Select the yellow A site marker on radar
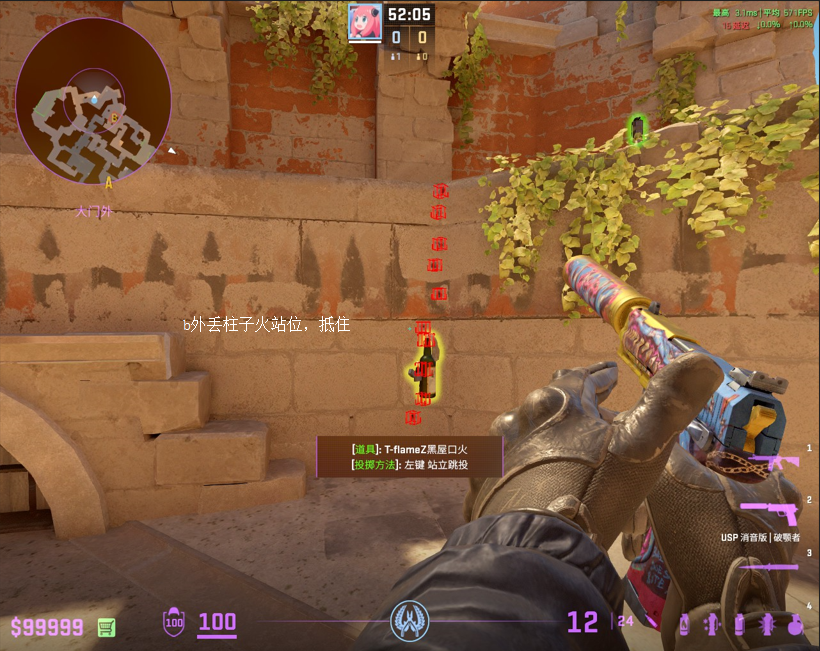 click(x=108, y=182)
